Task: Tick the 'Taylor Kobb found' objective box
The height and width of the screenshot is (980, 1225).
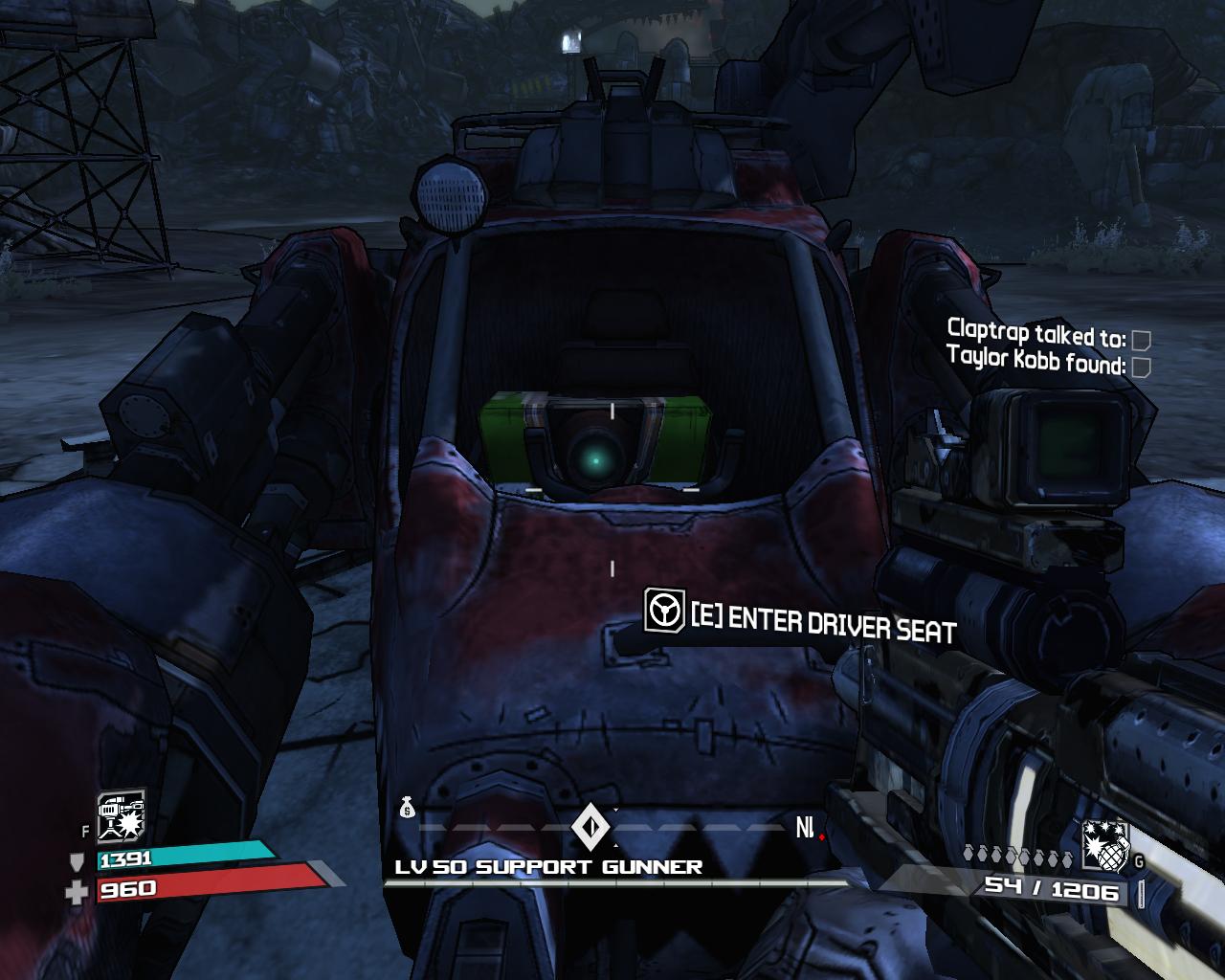Action: coord(1140,367)
